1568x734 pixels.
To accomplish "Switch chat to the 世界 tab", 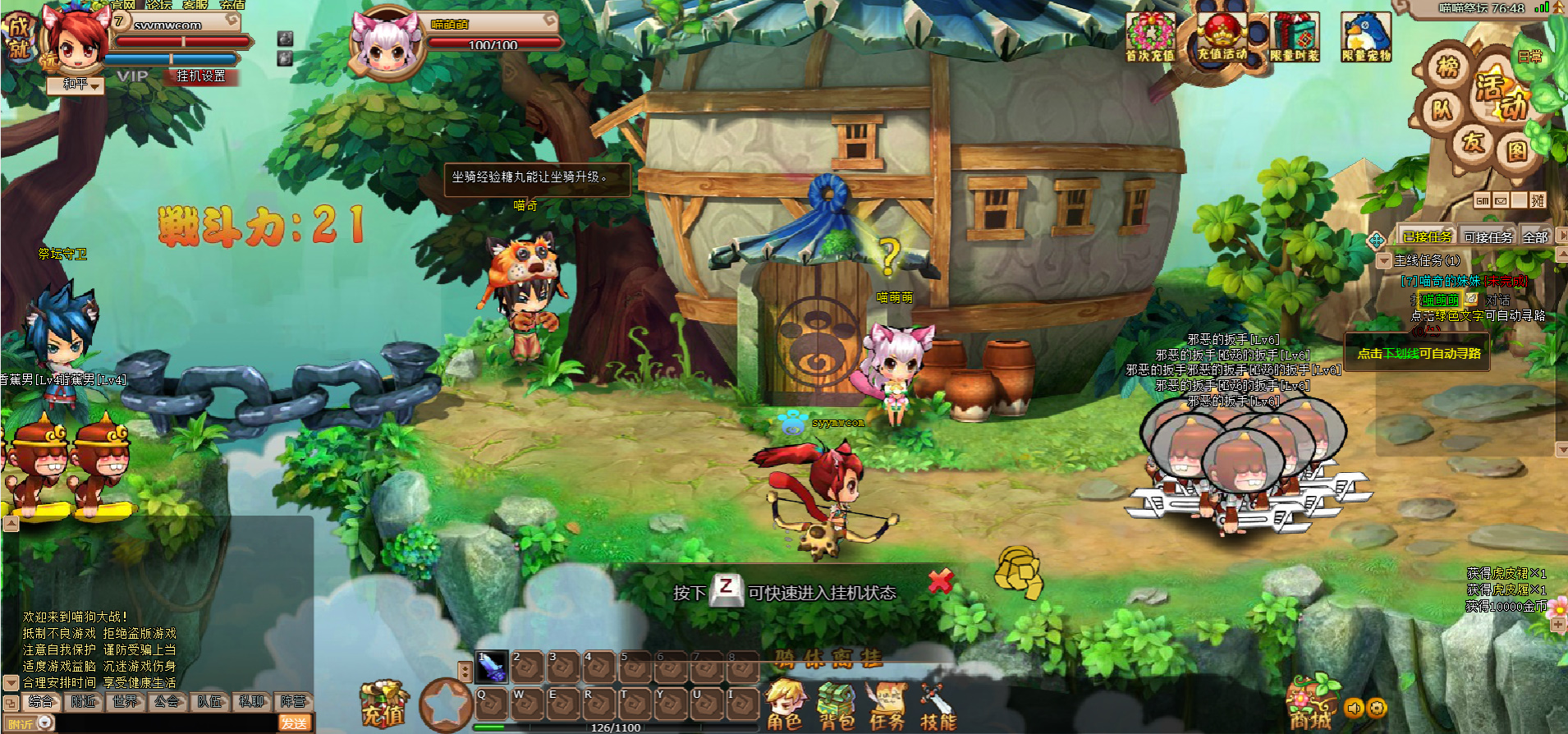I will pos(126,702).
